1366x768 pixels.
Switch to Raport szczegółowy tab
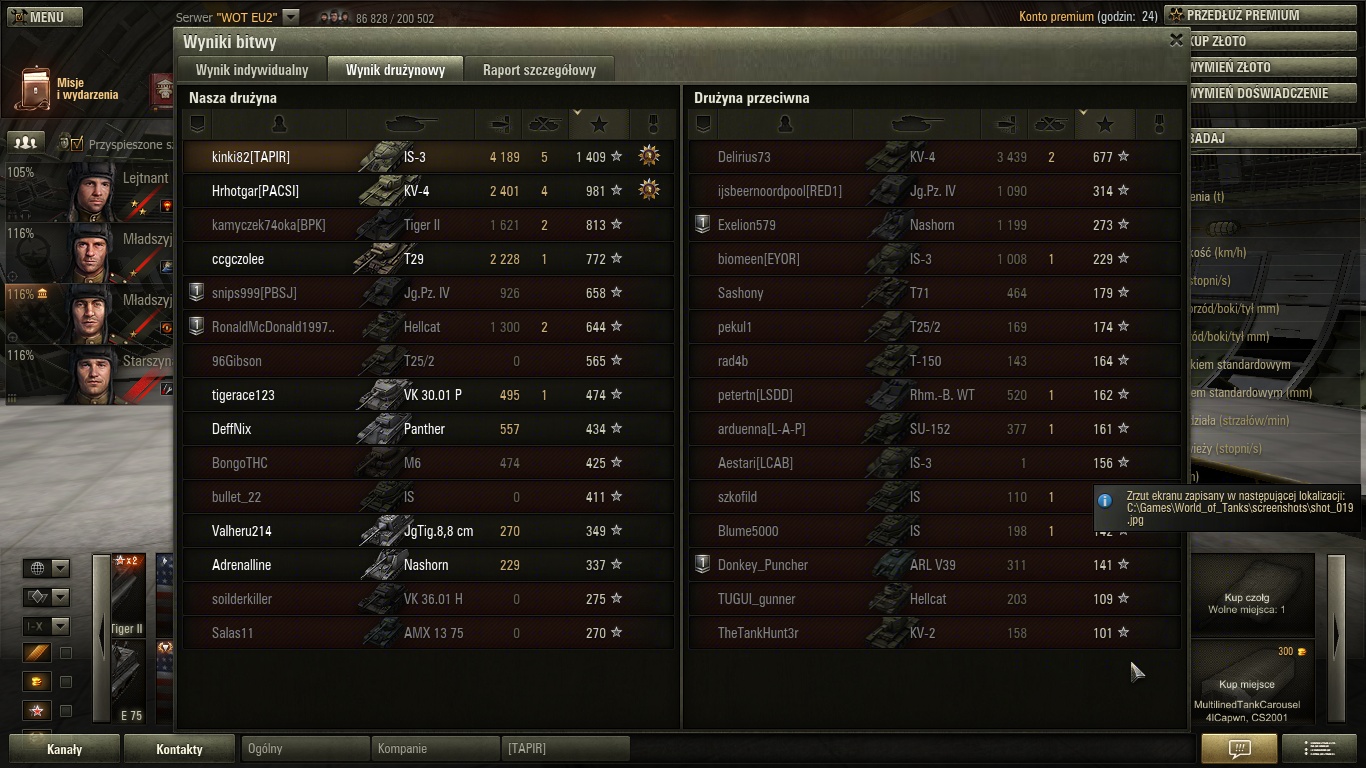(539, 70)
